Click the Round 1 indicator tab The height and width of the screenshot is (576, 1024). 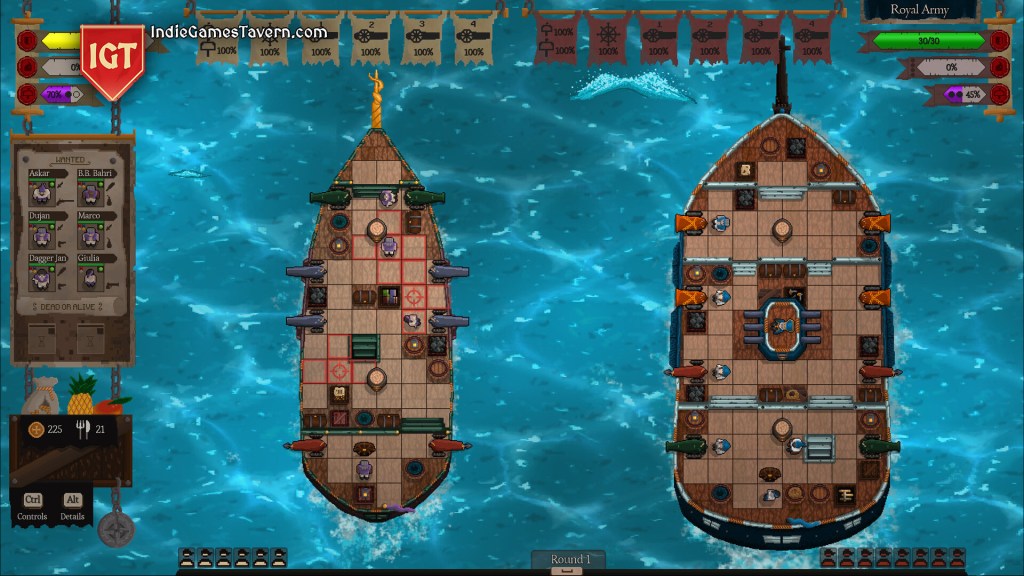tap(569, 560)
